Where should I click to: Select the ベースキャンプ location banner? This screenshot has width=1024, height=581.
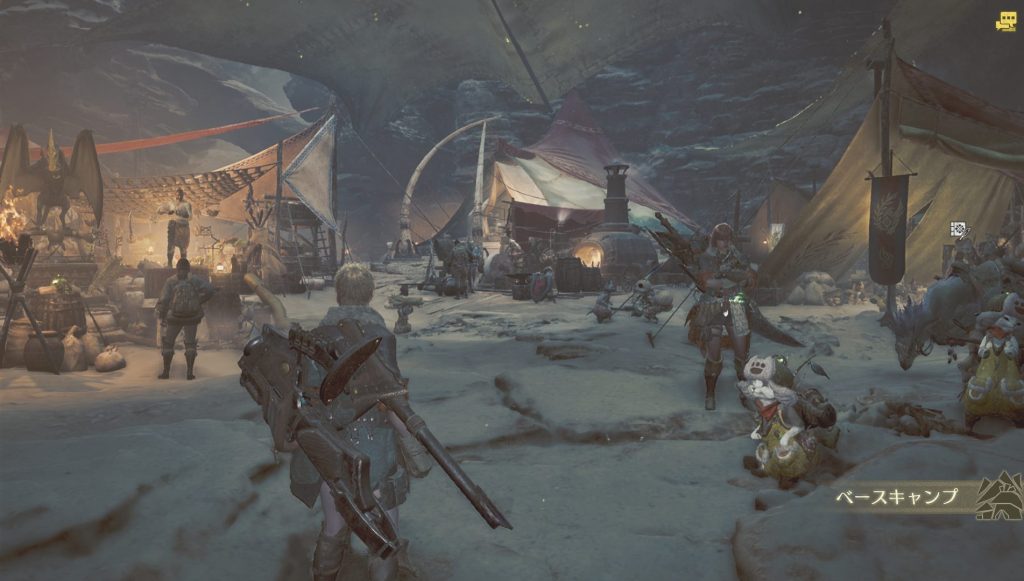(x=897, y=496)
